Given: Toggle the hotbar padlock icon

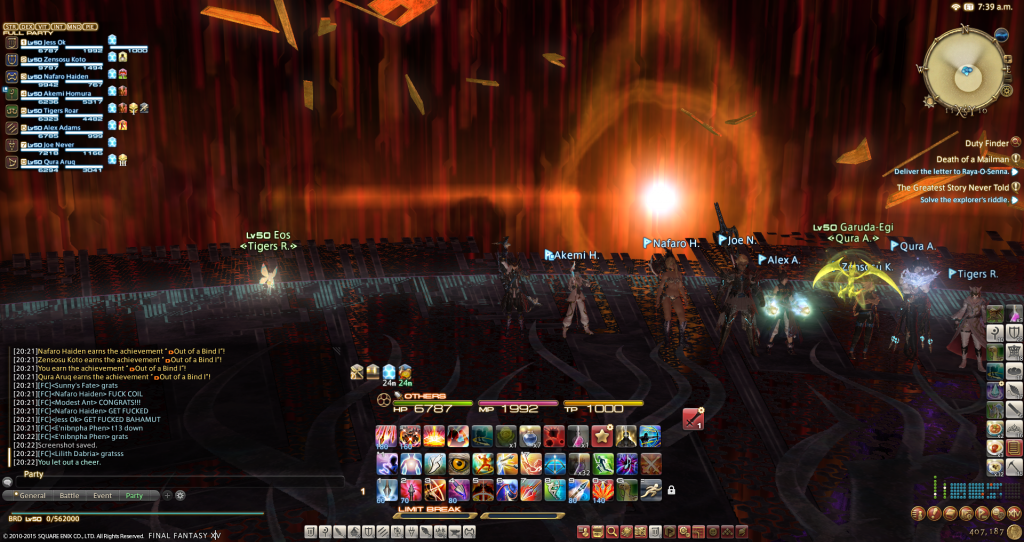Looking at the screenshot, I should coord(671,490).
